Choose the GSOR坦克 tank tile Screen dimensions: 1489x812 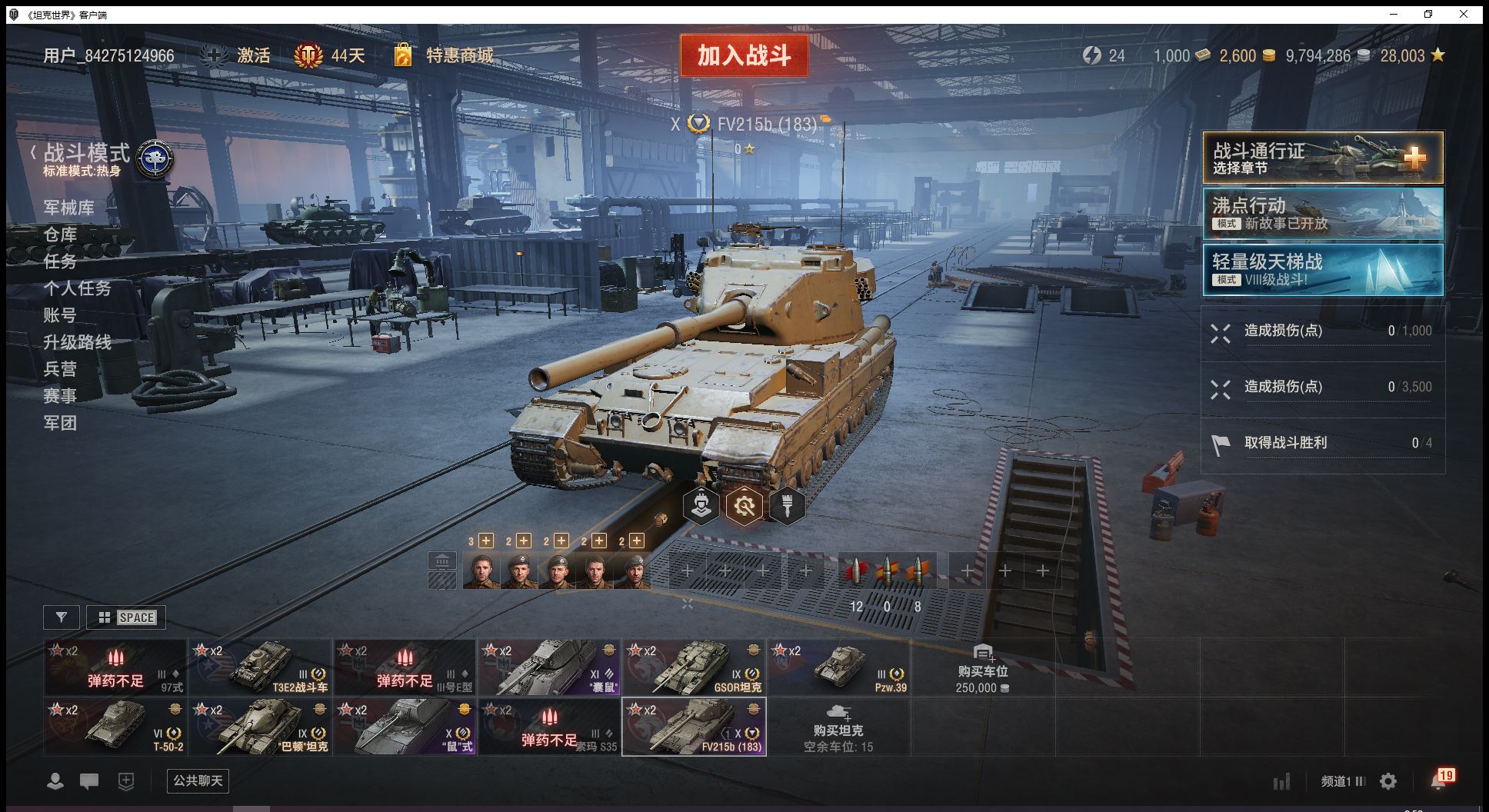tap(694, 667)
